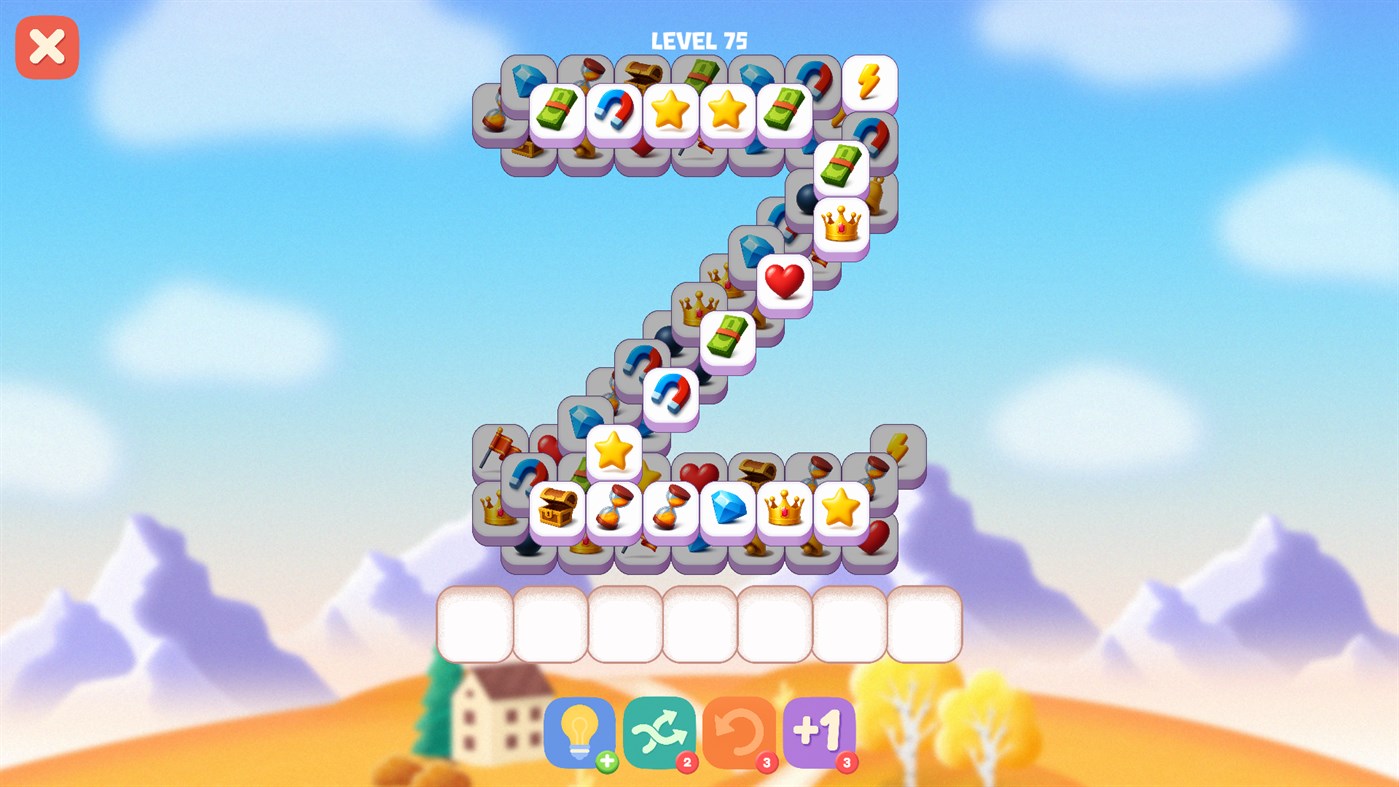Pick the money tile in the center diagonal
Screen dimensions: 1399x787
(727, 337)
